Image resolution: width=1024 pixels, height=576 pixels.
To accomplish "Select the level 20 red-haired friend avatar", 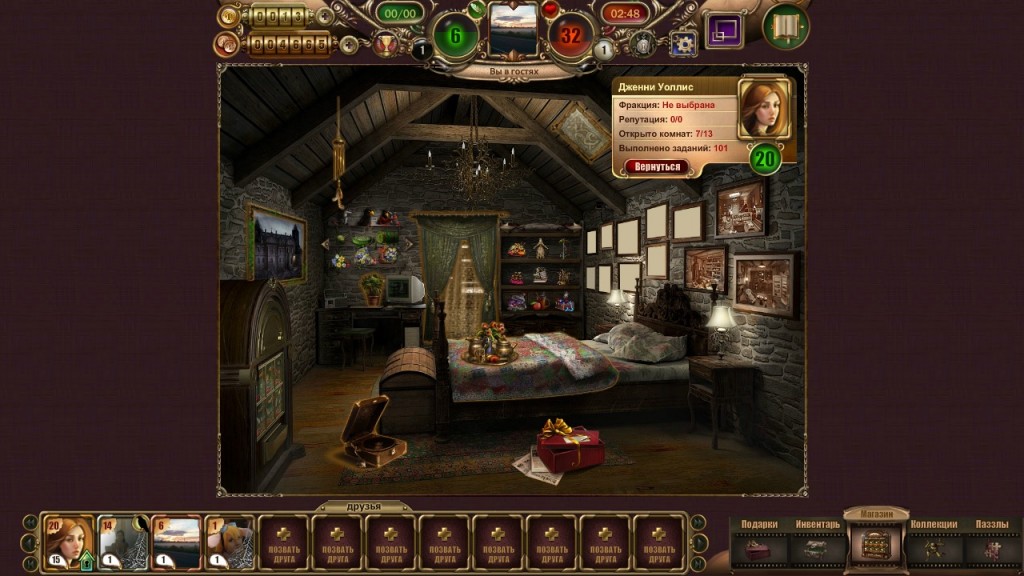I will [x=69, y=542].
